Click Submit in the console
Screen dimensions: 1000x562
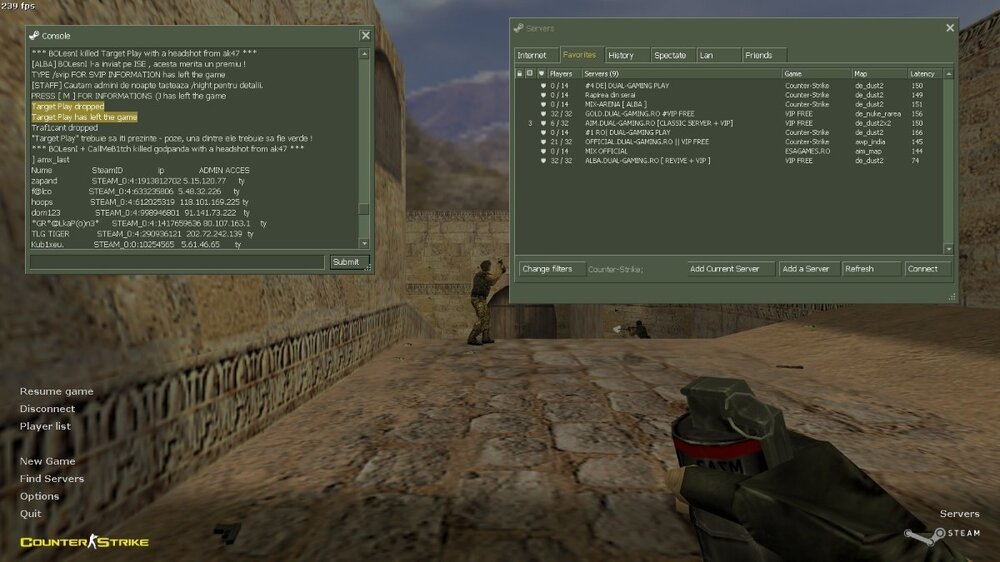pyautogui.click(x=345, y=262)
